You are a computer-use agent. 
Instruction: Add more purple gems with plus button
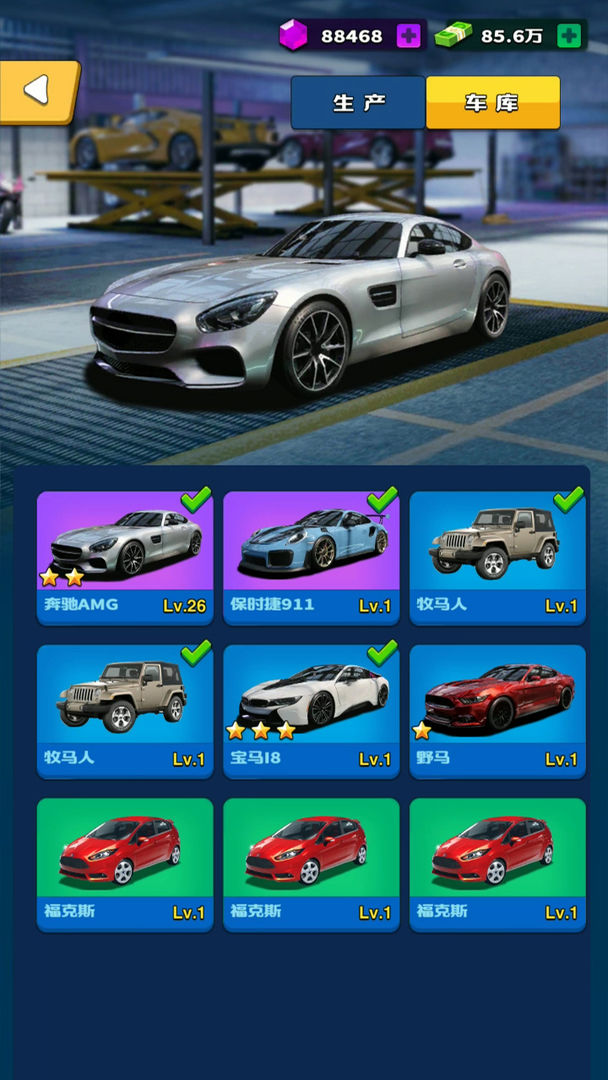(x=408, y=36)
